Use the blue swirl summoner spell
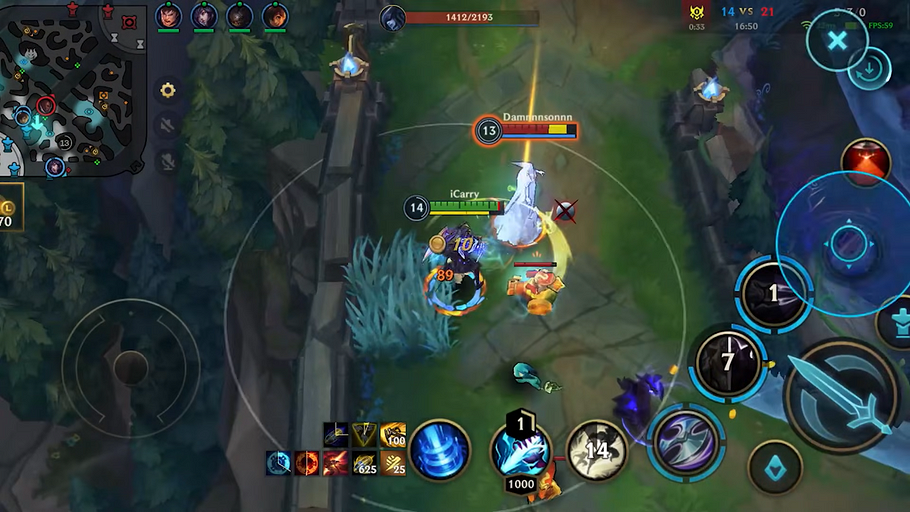This screenshot has height=512, width=910. [440, 450]
